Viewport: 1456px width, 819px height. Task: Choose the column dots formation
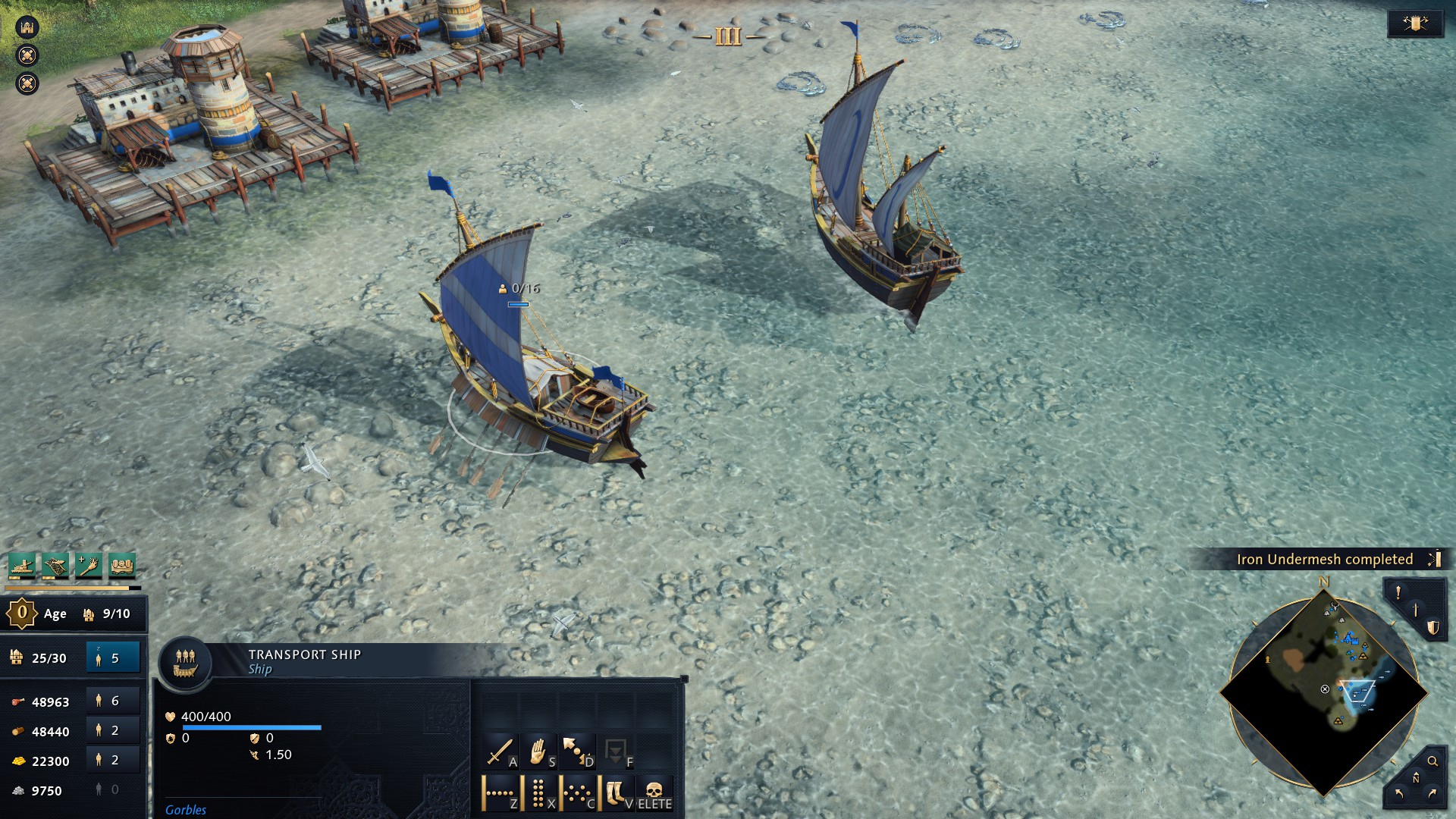538,793
